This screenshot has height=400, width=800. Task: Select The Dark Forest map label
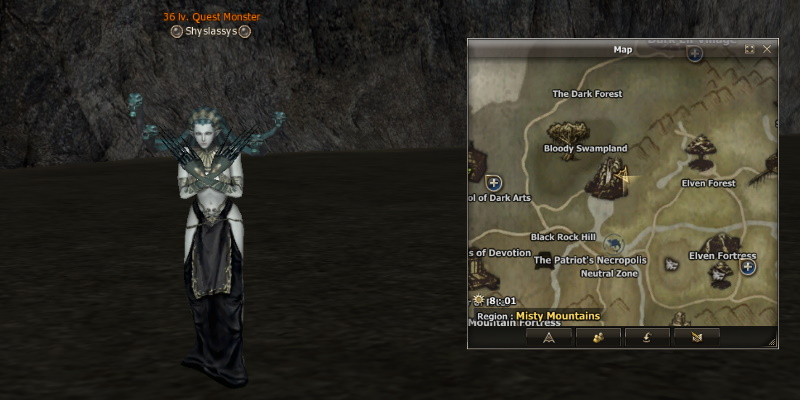pos(587,94)
